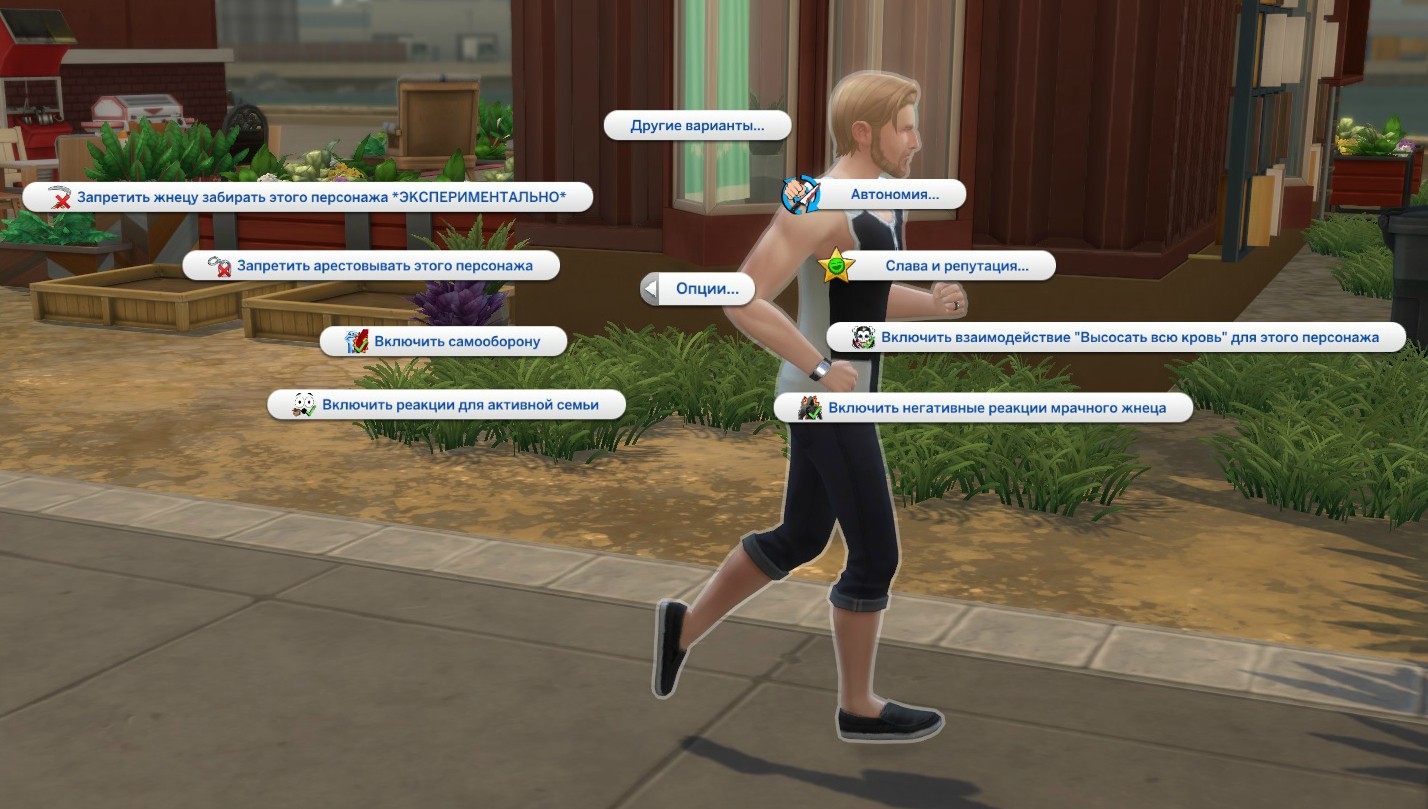Open the "Другие варианты..." menu option
This screenshot has width=1428, height=809.
click(697, 126)
